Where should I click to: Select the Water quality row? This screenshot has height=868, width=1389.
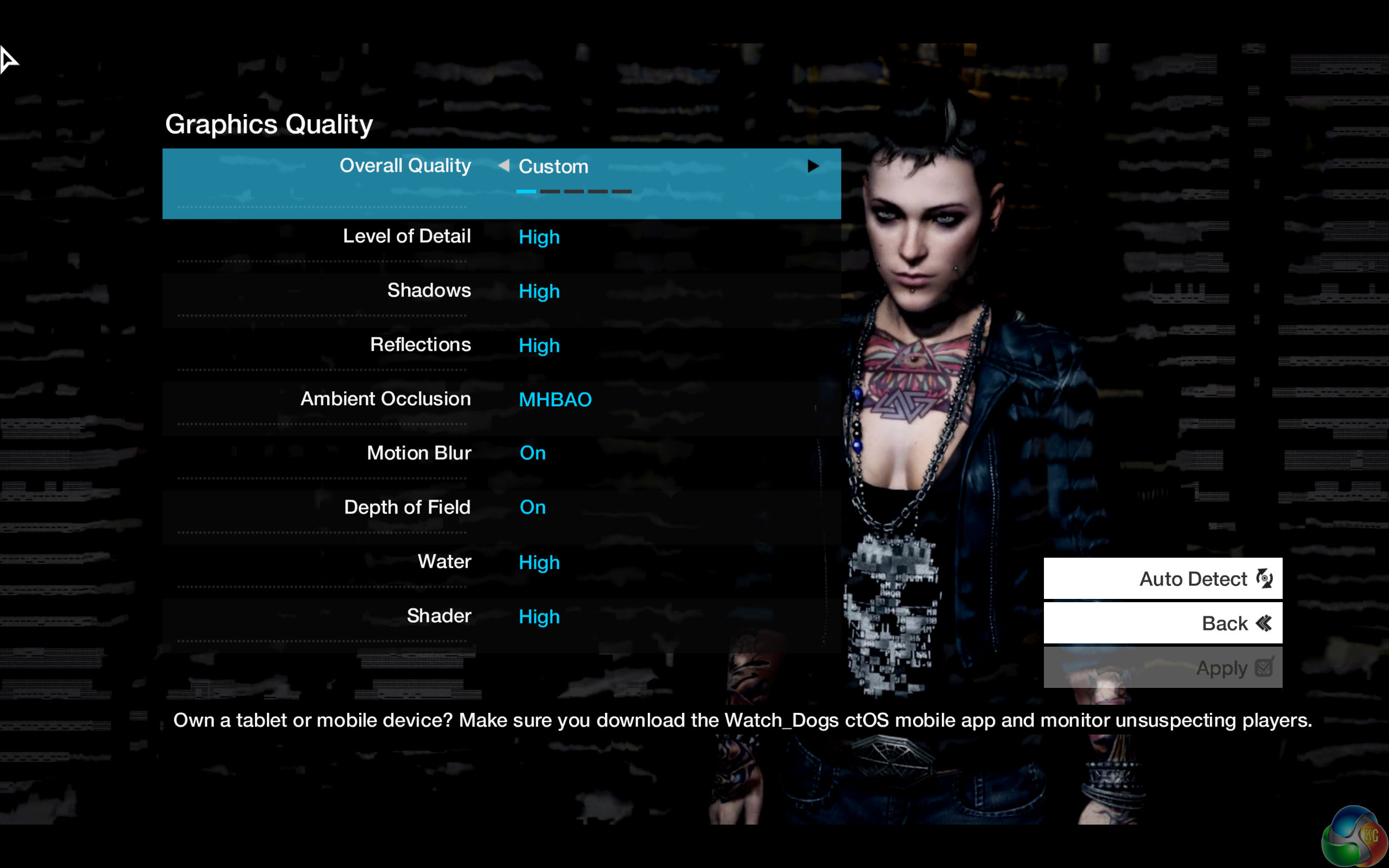pos(501,562)
